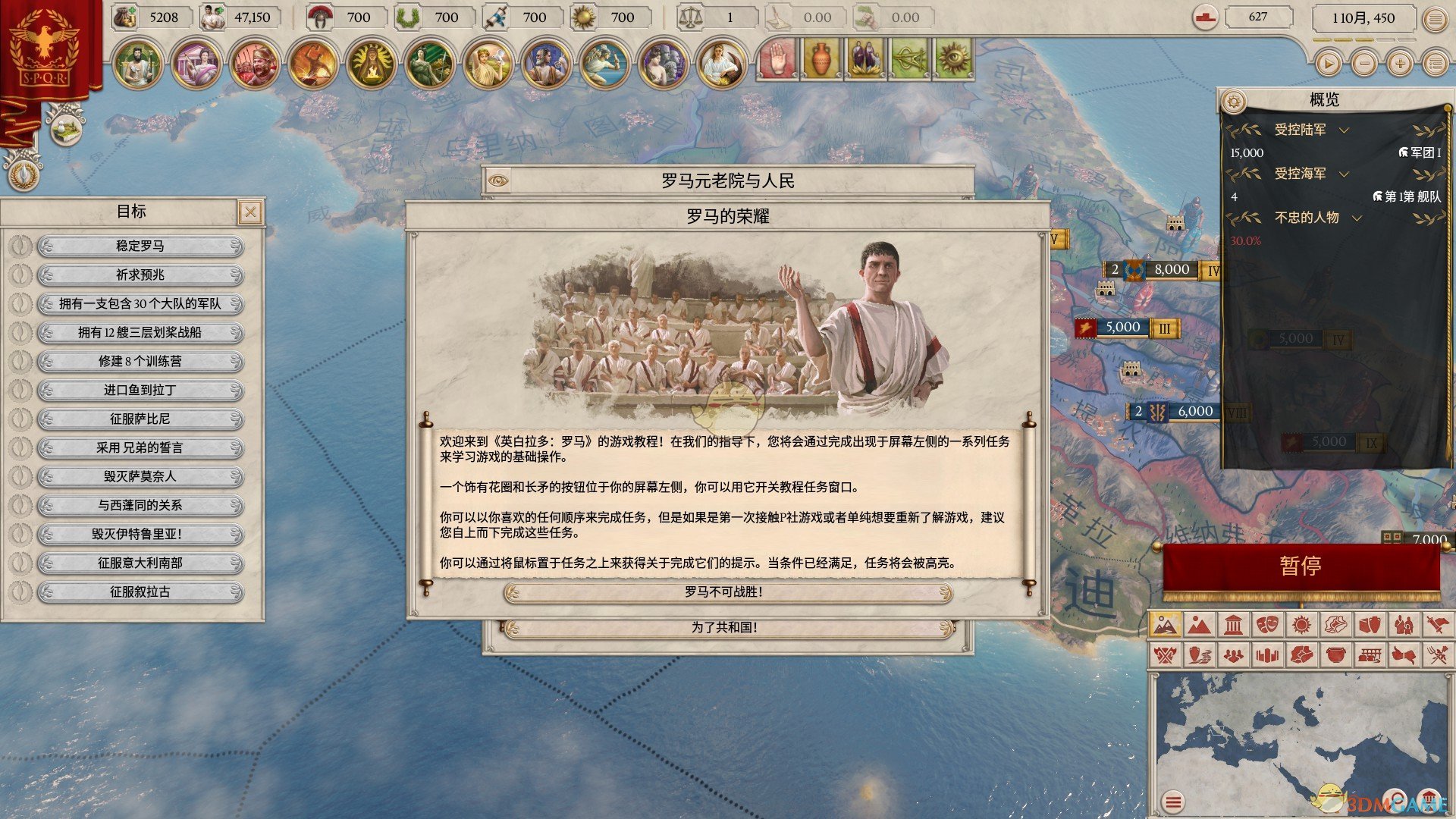
Task: Open the 修建 8 个训练营 objective
Action: coord(140,361)
